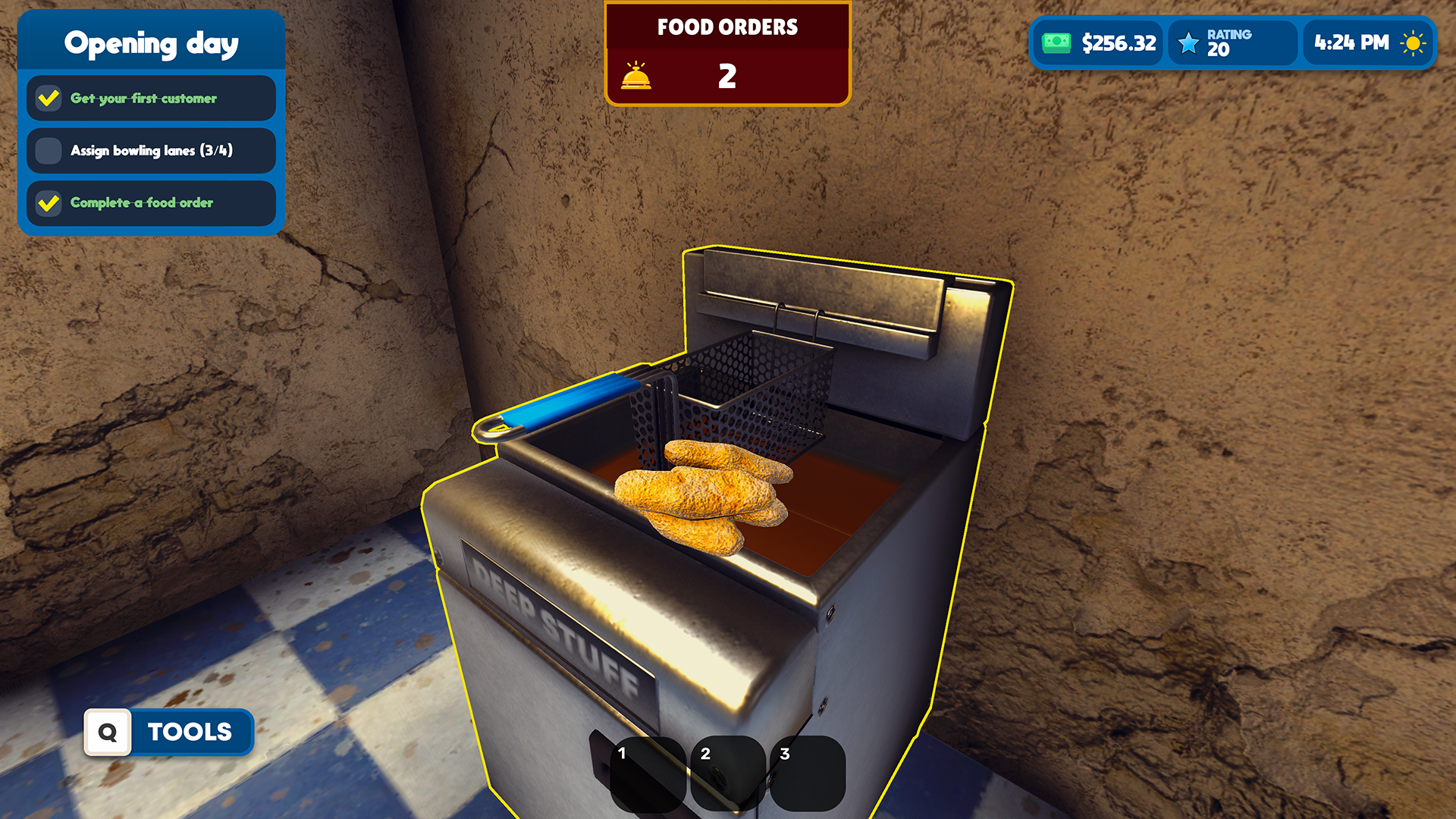Screen dimensions: 1456x819
Task: Uncheck Complete a food order task
Action: click(x=48, y=203)
